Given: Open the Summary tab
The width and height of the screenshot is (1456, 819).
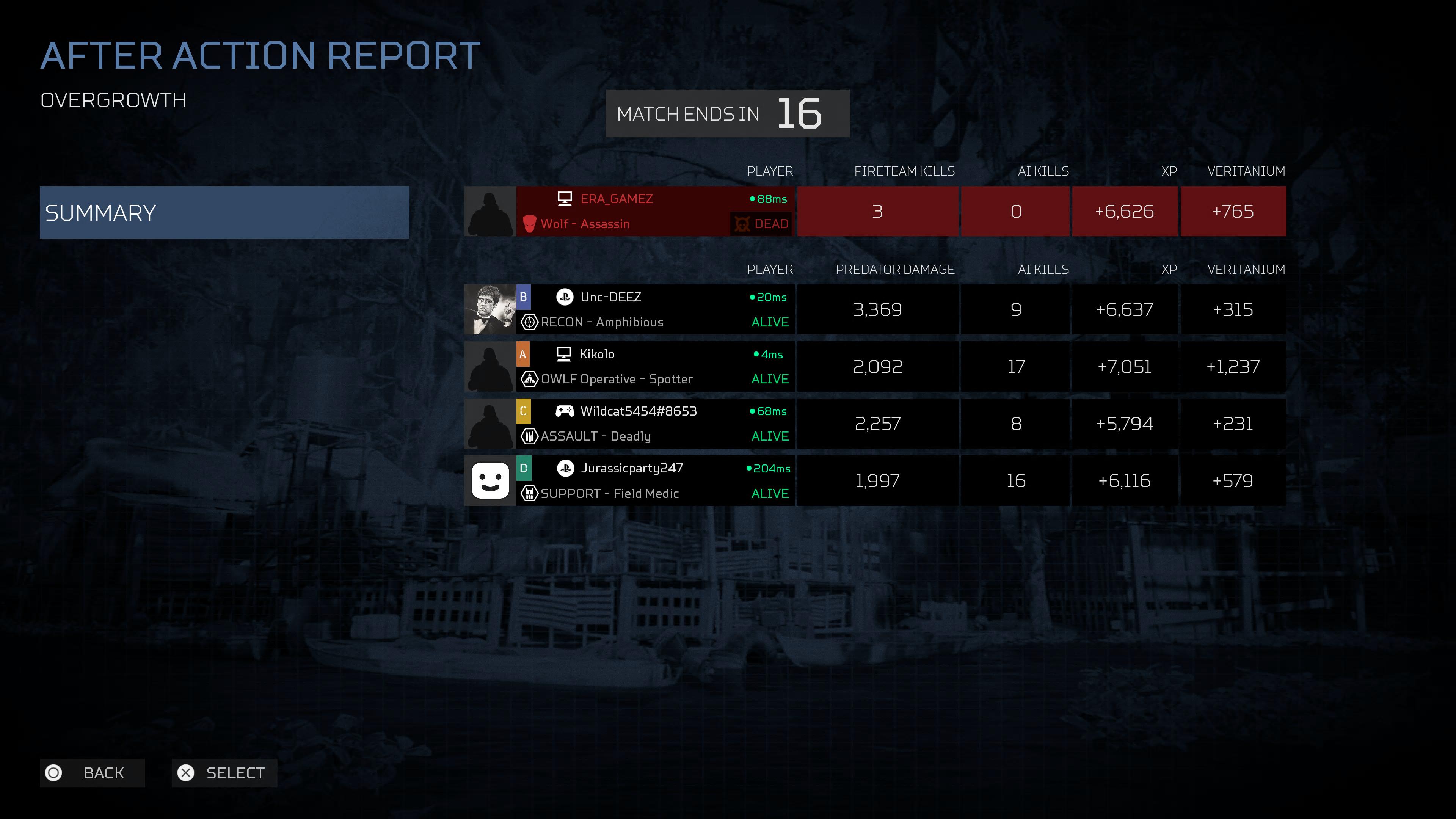Looking at the screenshot, I should tap(224, 212).
